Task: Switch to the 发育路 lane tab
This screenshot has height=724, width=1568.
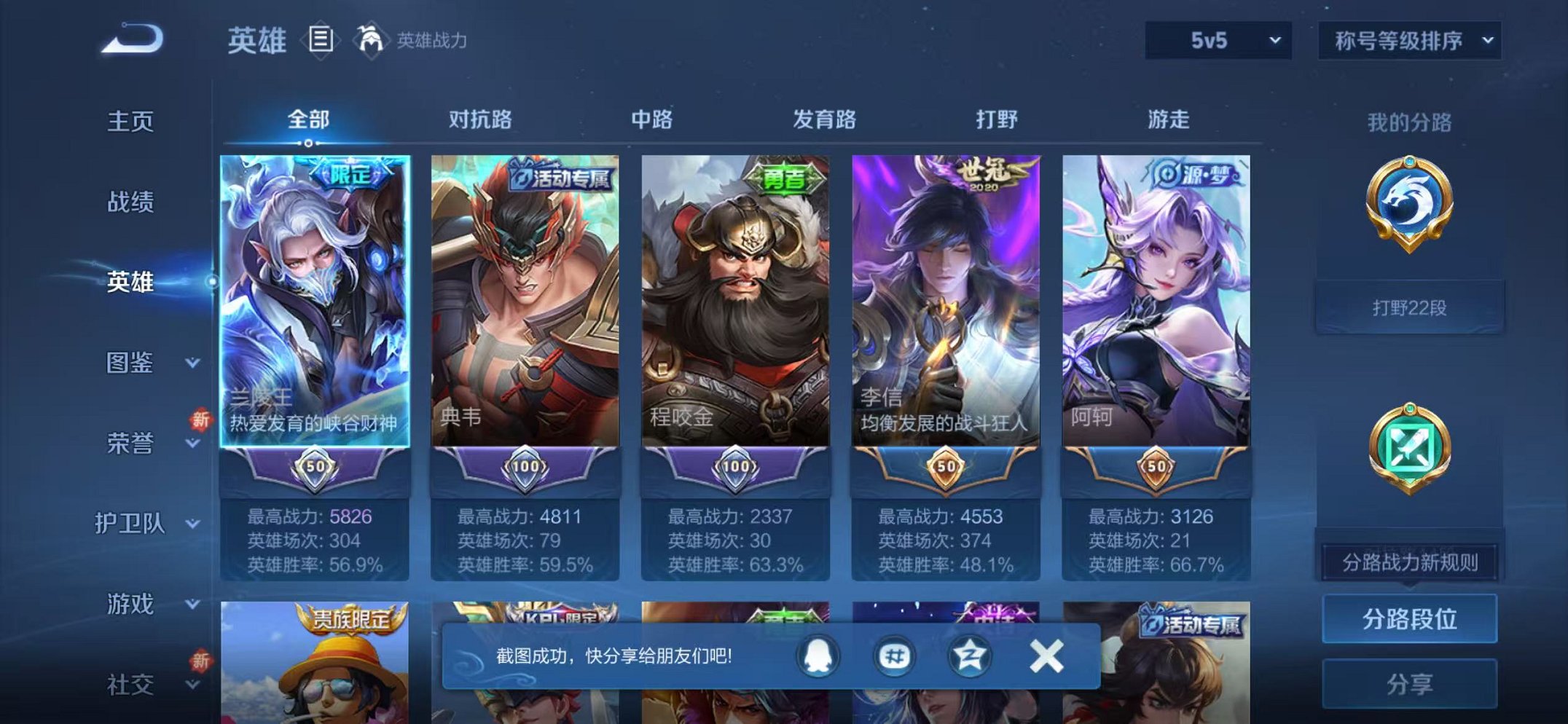Action: [823, 119]
